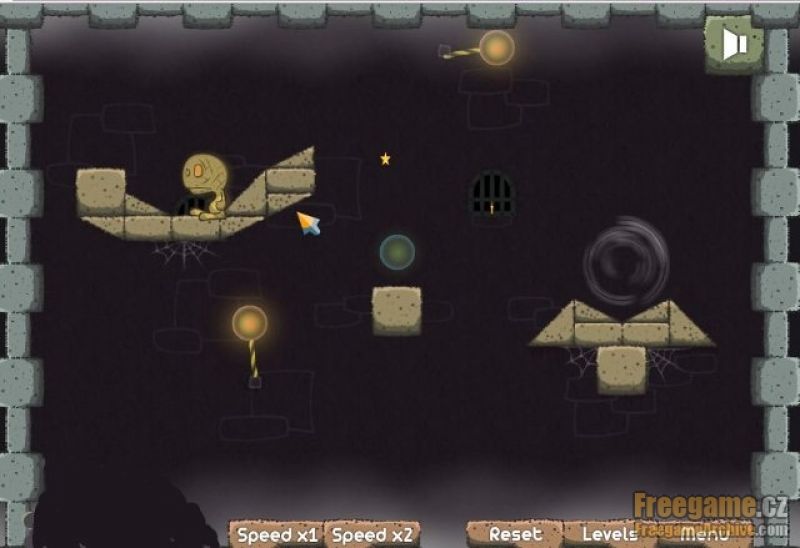Open the Levels selection screen
This screenshot has height=548, width=800.
tap(609, 535)
